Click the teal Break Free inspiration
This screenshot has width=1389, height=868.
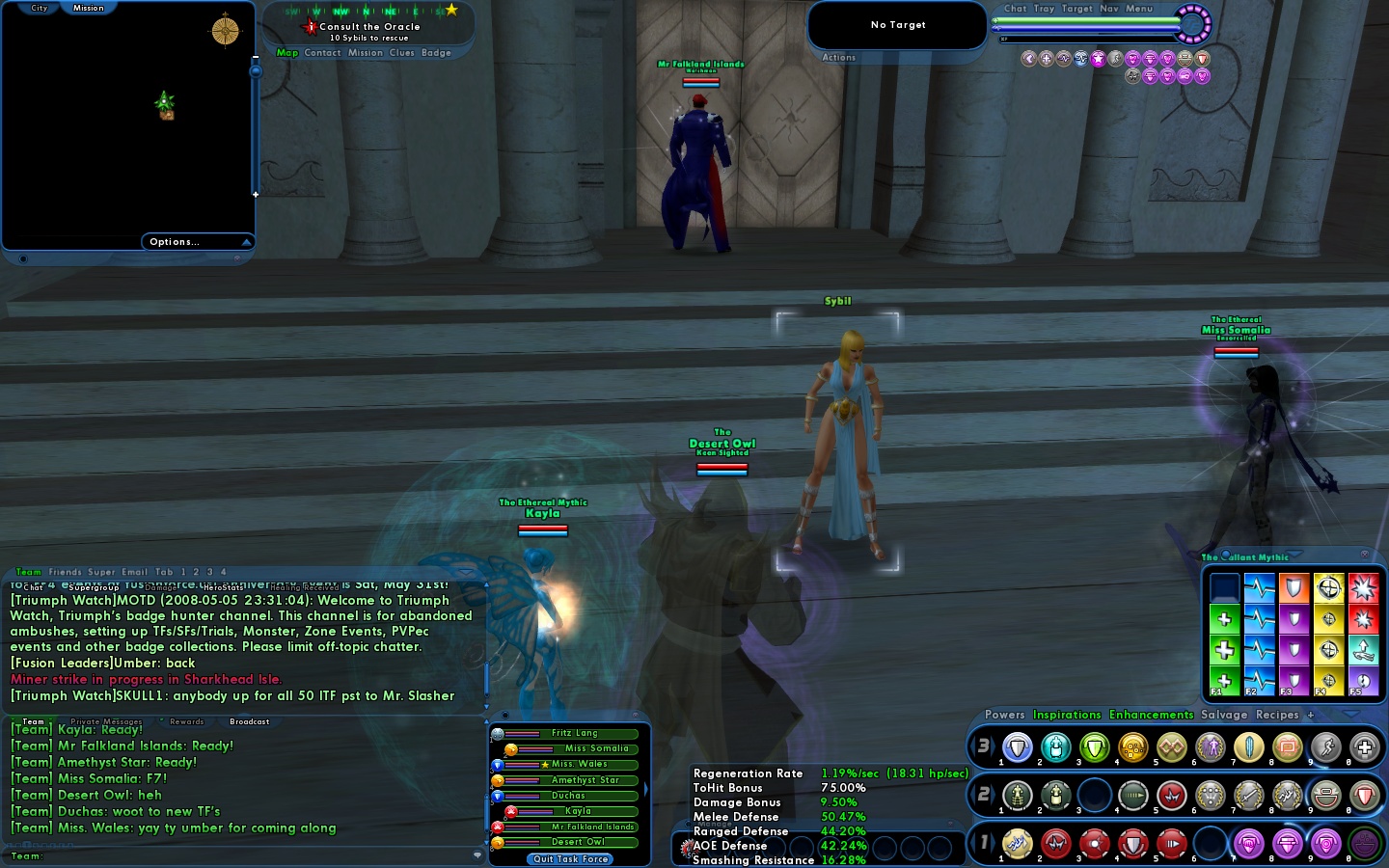coord(1364,649)
